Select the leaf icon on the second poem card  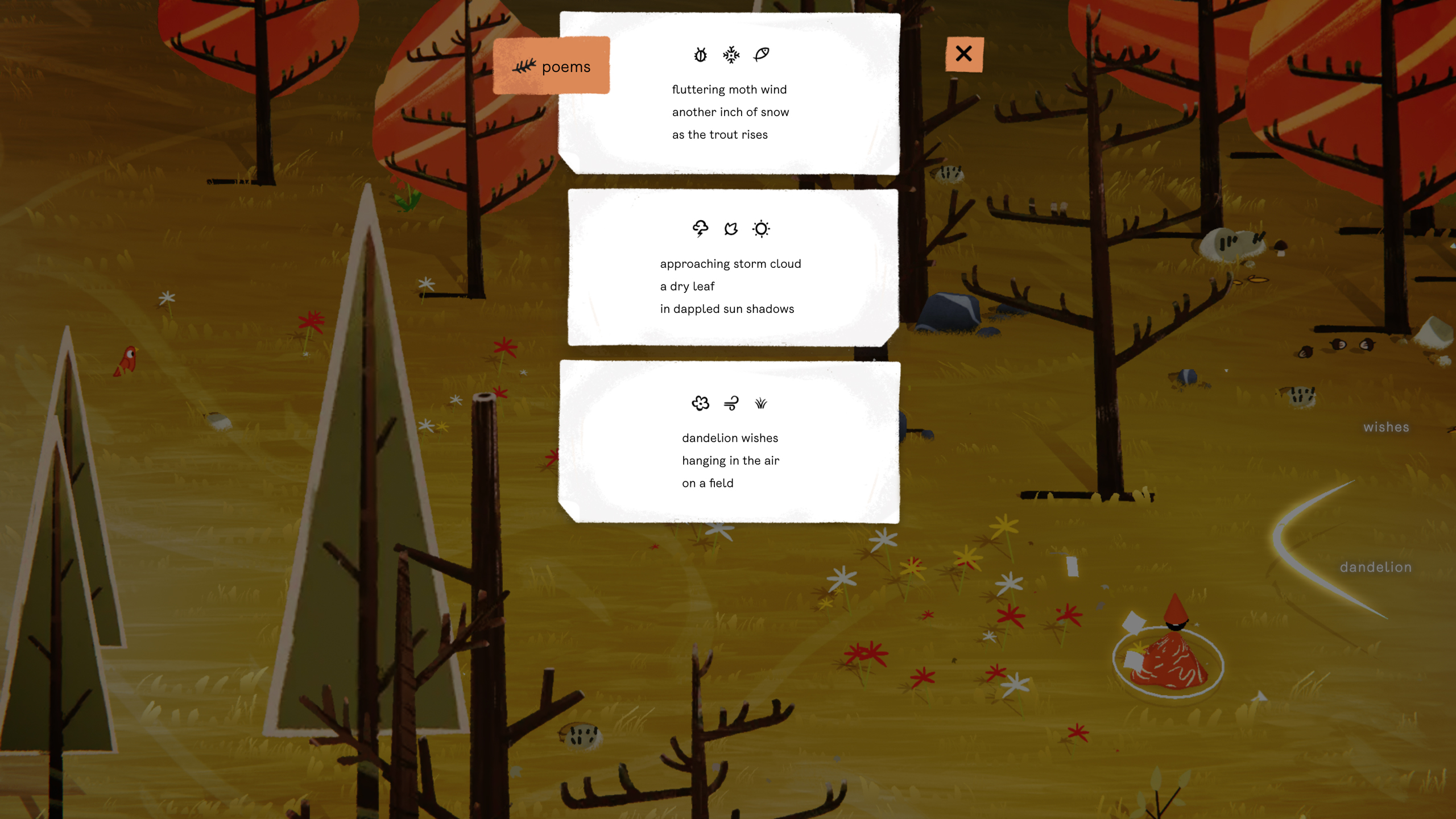pyautogui.click(x=731, y=229)
